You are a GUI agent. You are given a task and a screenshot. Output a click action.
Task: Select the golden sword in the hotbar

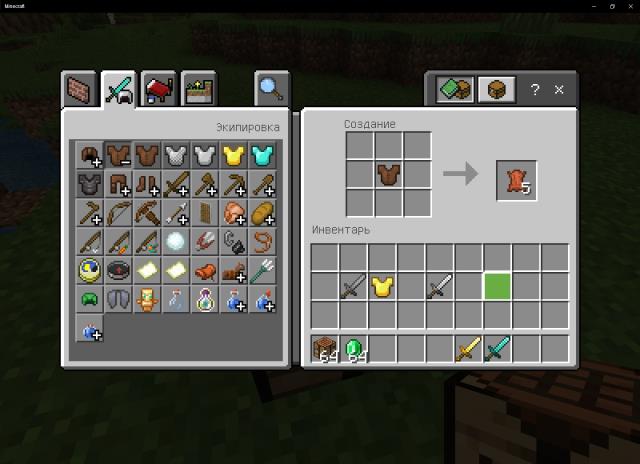tap(468, 349)
